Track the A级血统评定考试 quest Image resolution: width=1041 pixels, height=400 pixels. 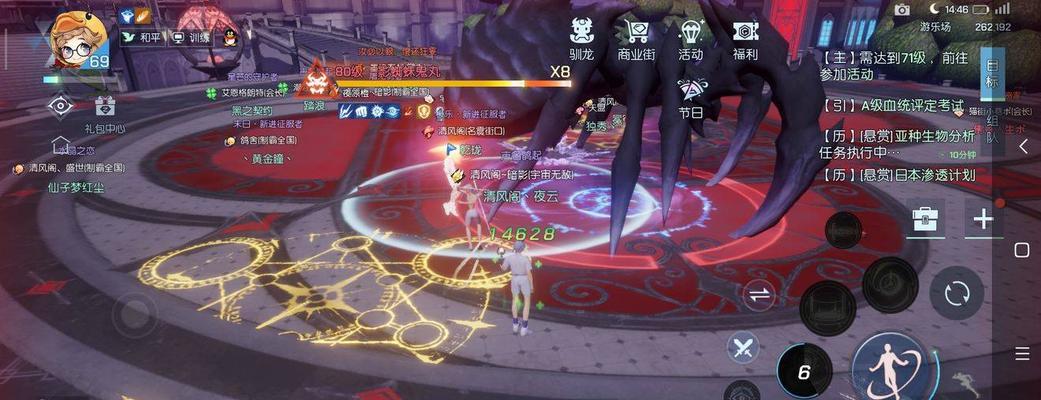pos(895,105)
